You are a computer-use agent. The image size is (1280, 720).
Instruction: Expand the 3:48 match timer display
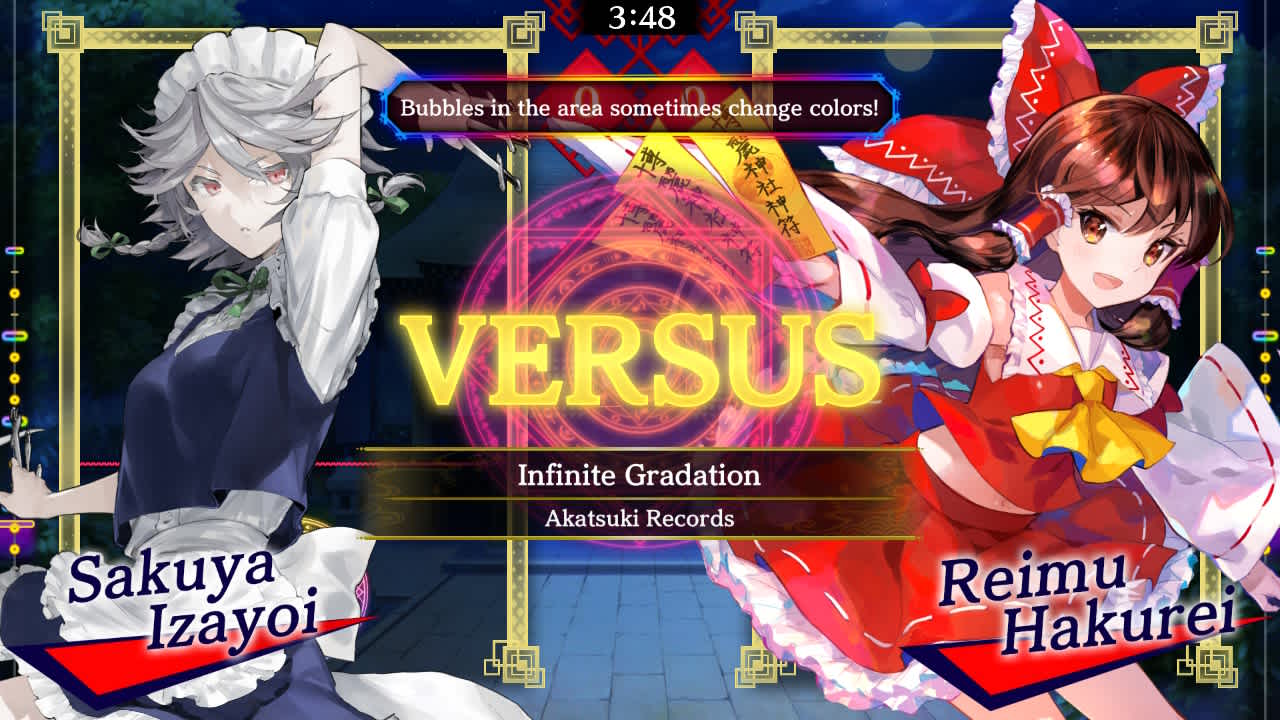pyautogui.click(x=640, y=16)
